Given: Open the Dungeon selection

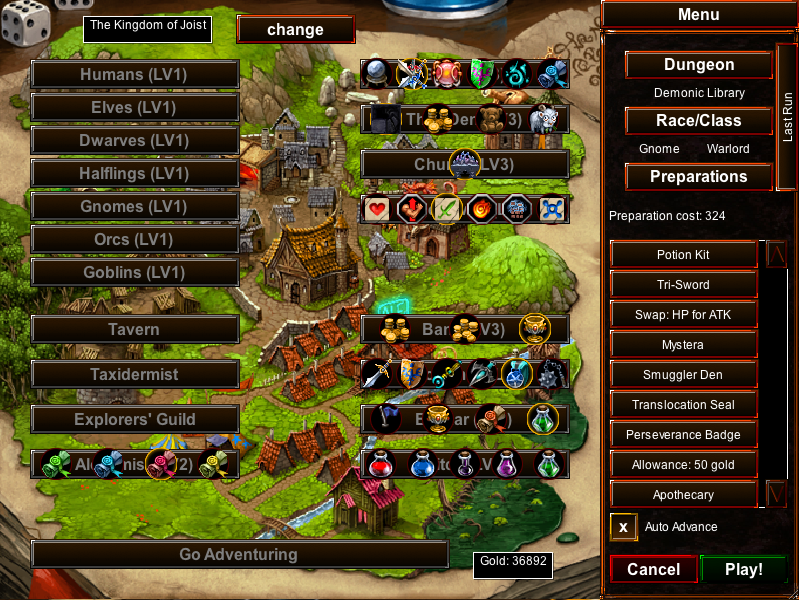Looking at the screenshot, I should point(699,65).
